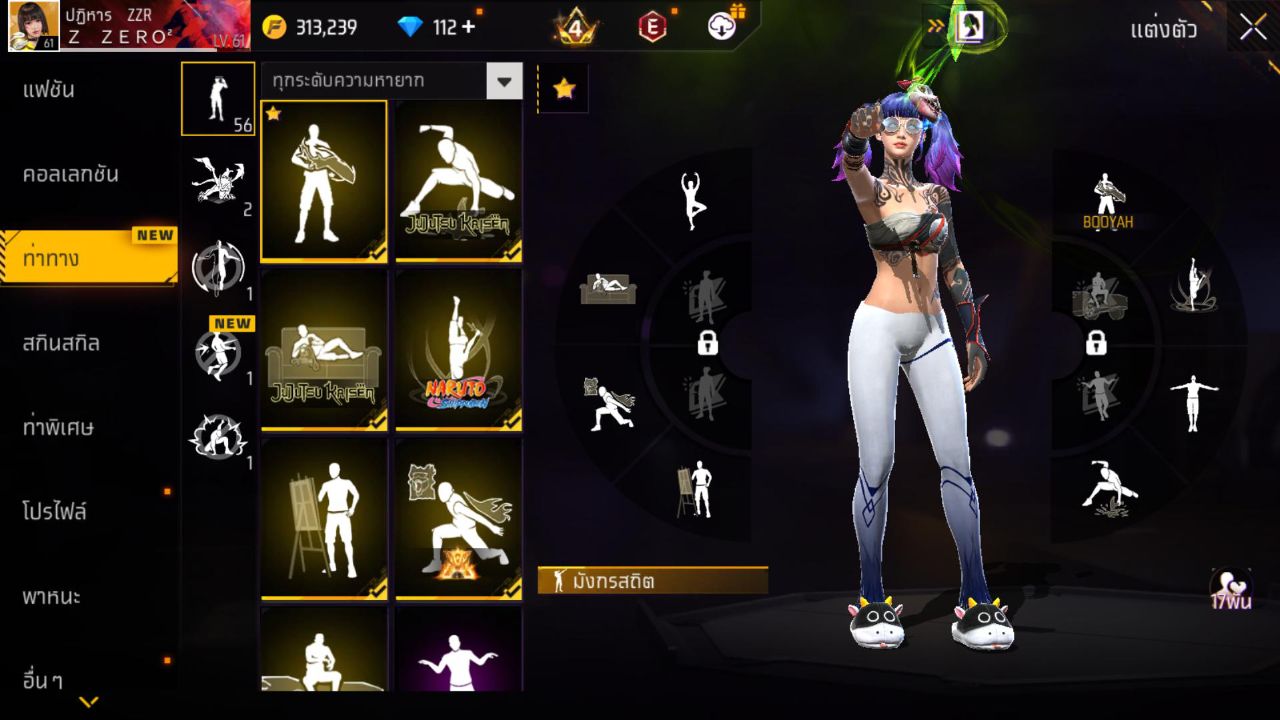Toggle the favorite star filter

pos(564,90)
